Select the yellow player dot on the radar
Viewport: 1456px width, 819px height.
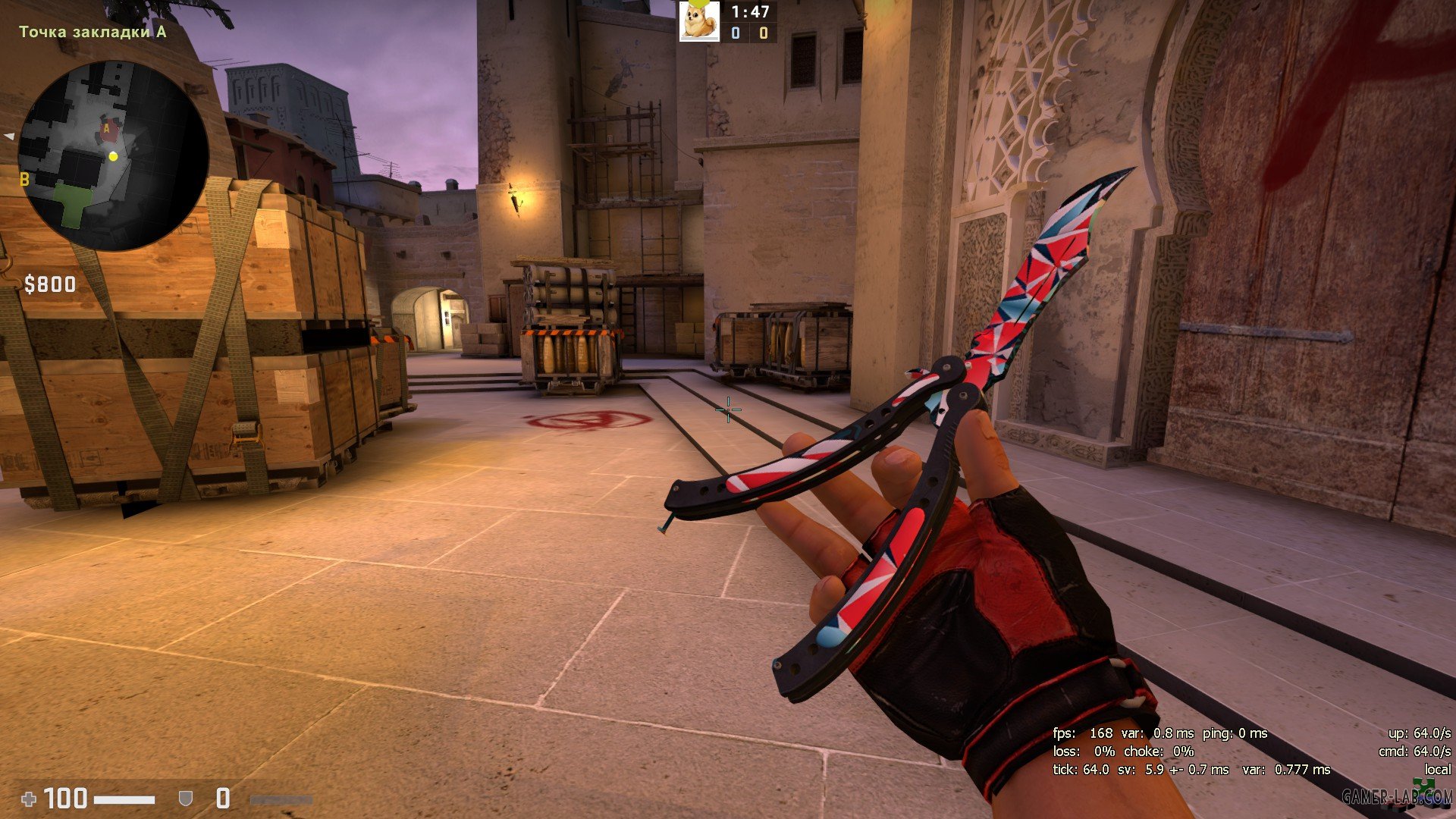[x=112, y=158]
